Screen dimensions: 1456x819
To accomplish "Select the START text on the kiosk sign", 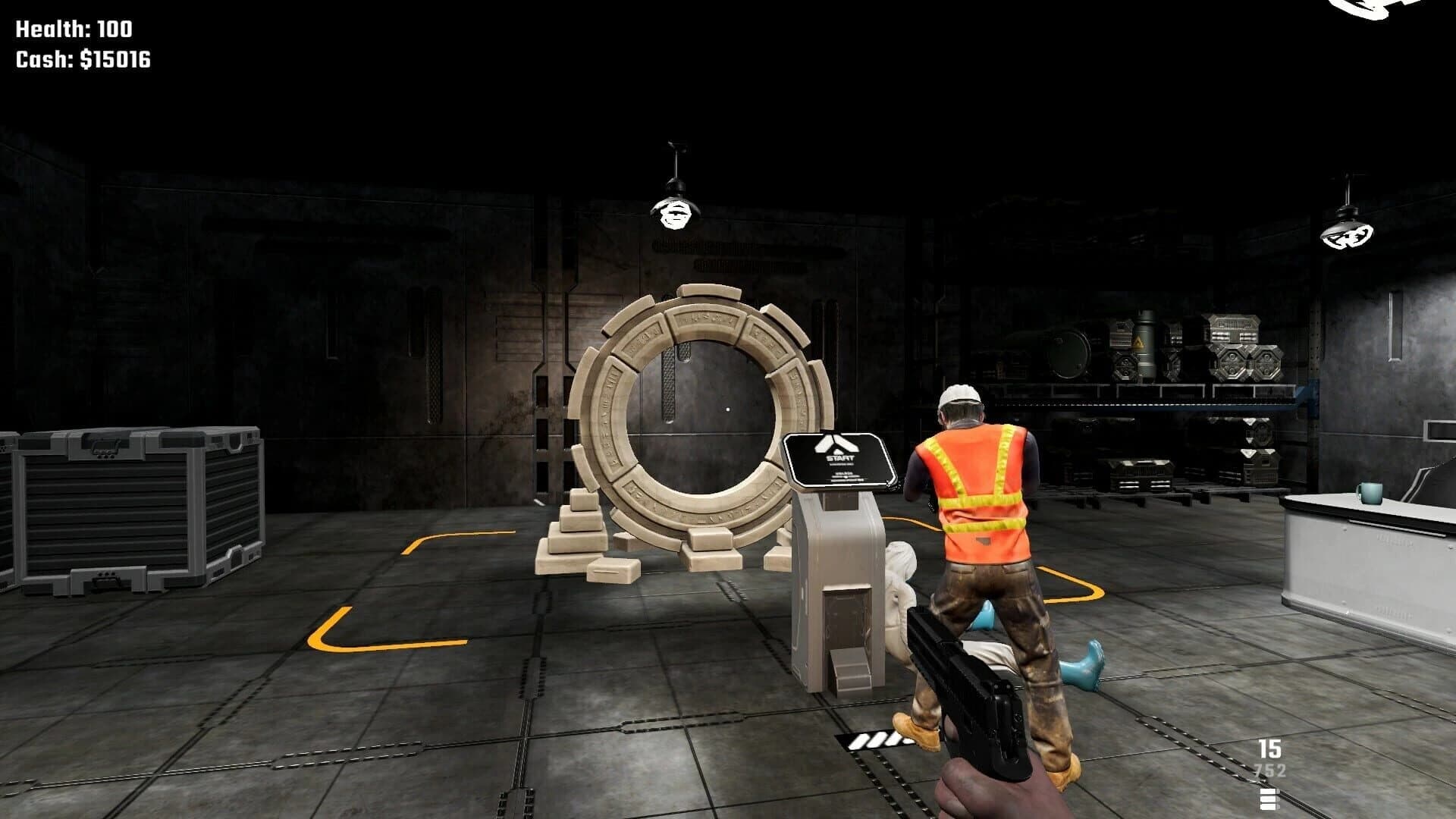I will (x=839, y=457).
